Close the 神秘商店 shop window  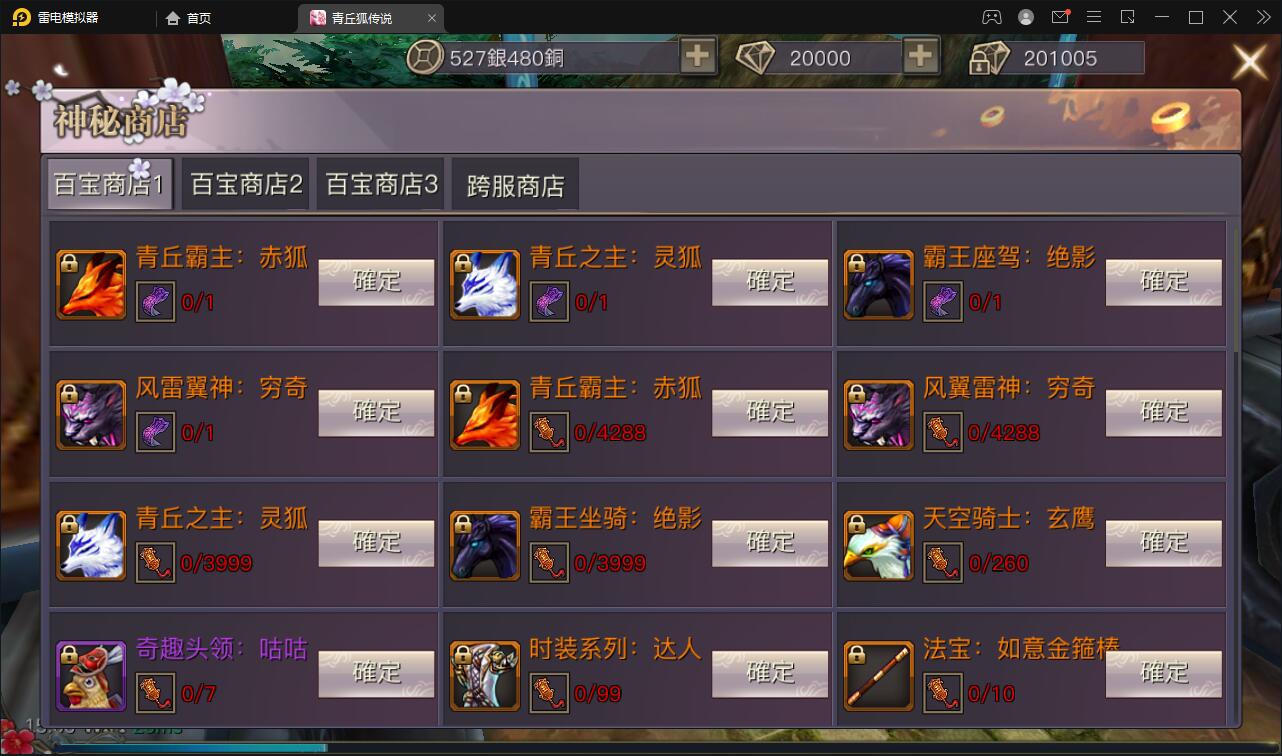(x=1248, y=61)
